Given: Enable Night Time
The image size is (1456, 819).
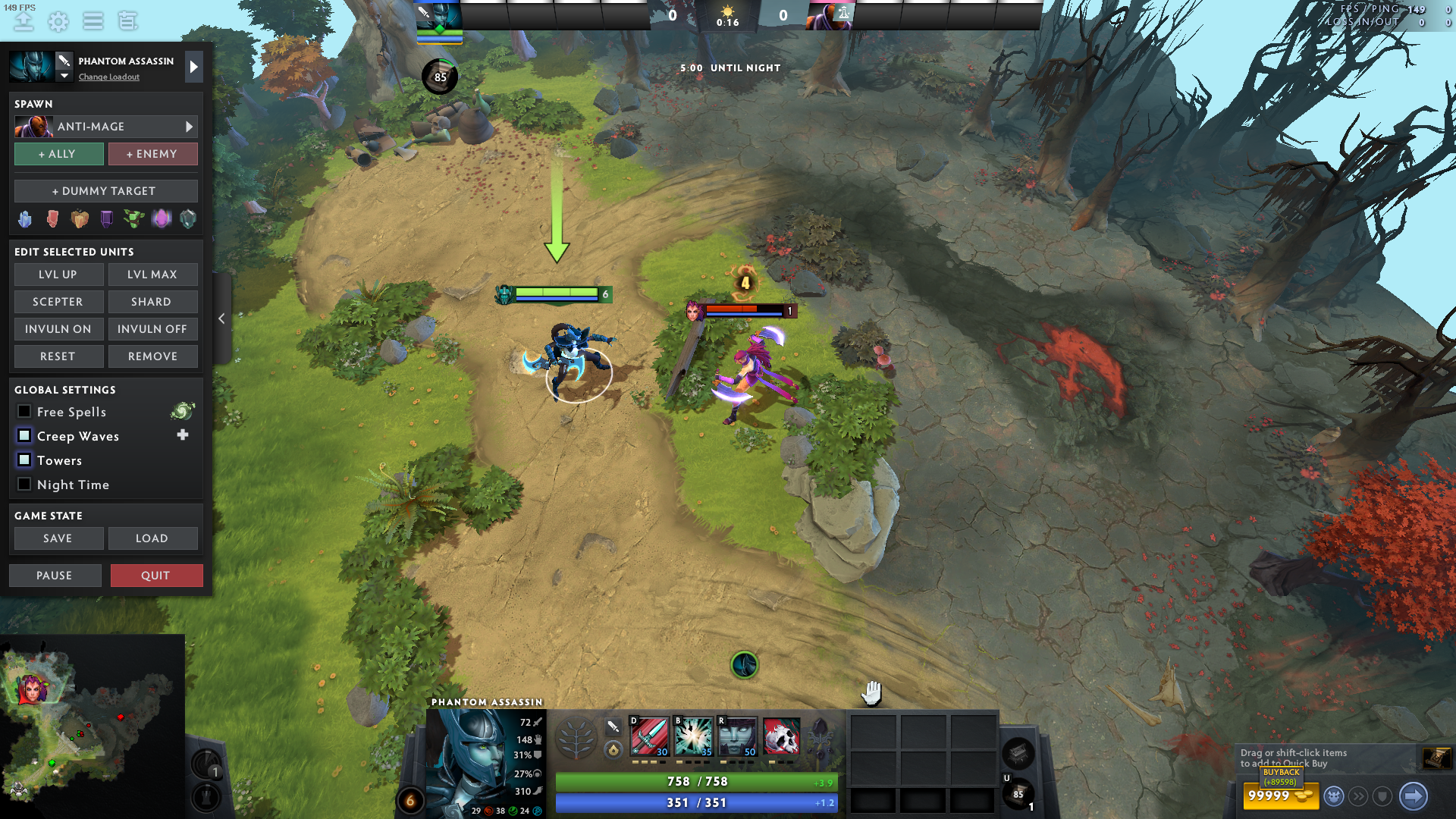Looking at the screenshot, I should point(24,485).
